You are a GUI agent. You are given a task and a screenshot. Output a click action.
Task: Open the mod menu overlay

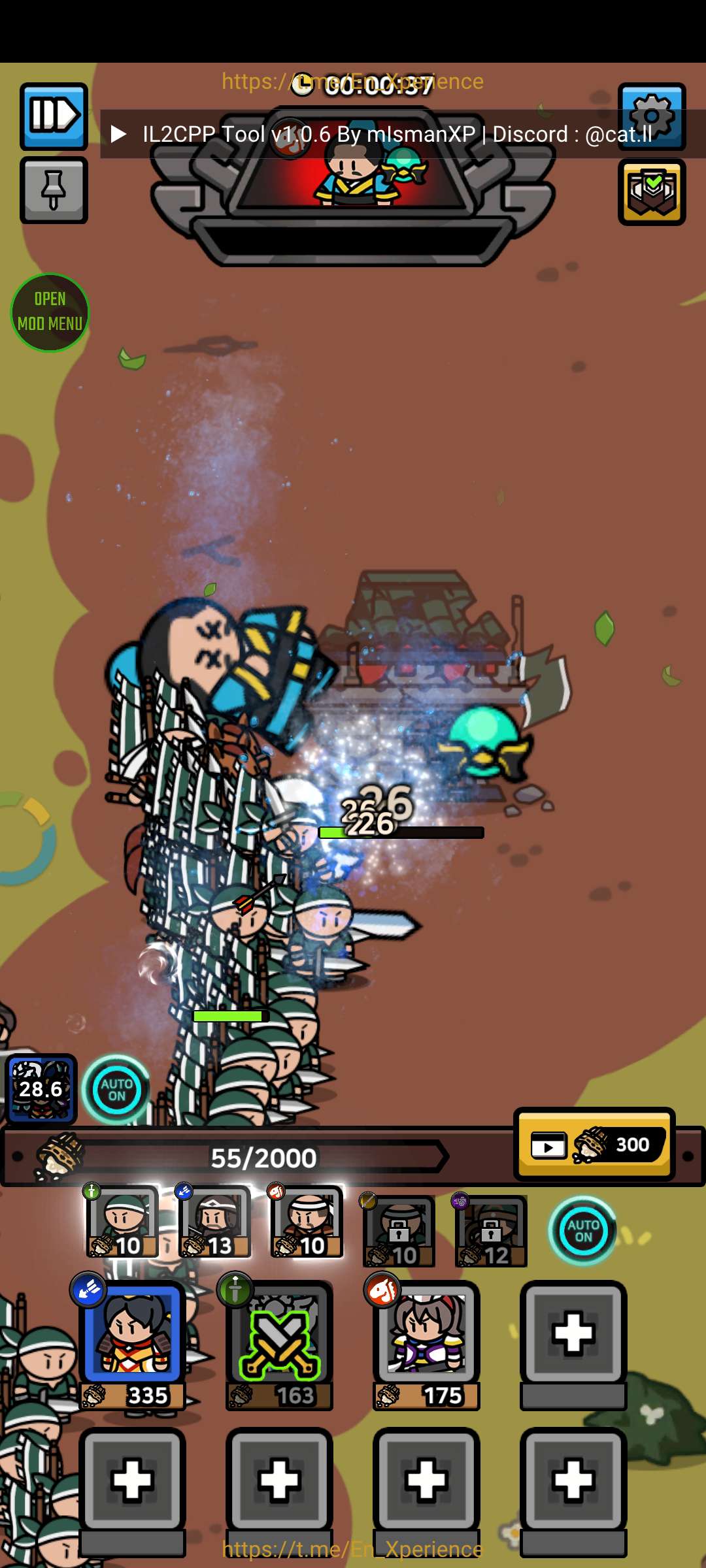click(50, 312)
